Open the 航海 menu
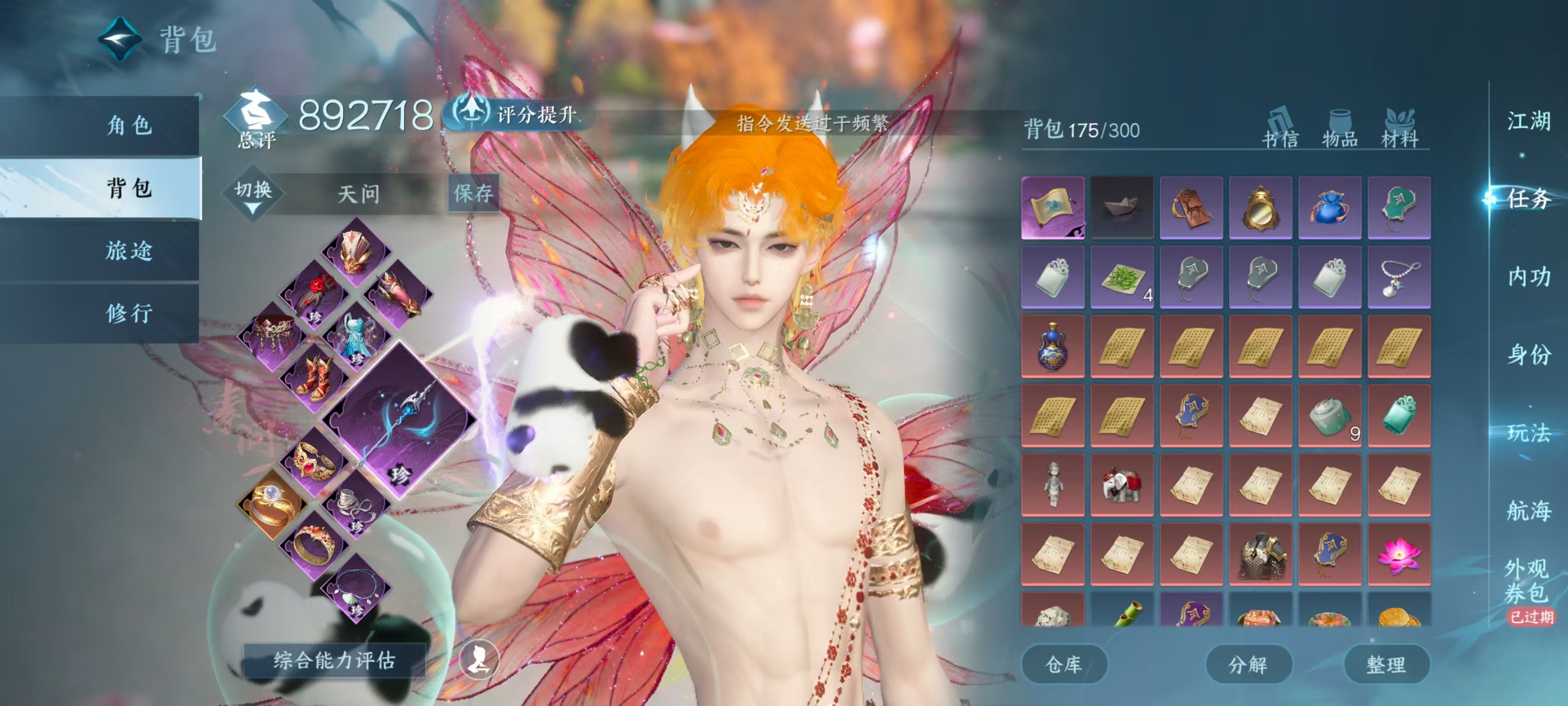Screen dimensions: 1568x706 point(1528,510)
